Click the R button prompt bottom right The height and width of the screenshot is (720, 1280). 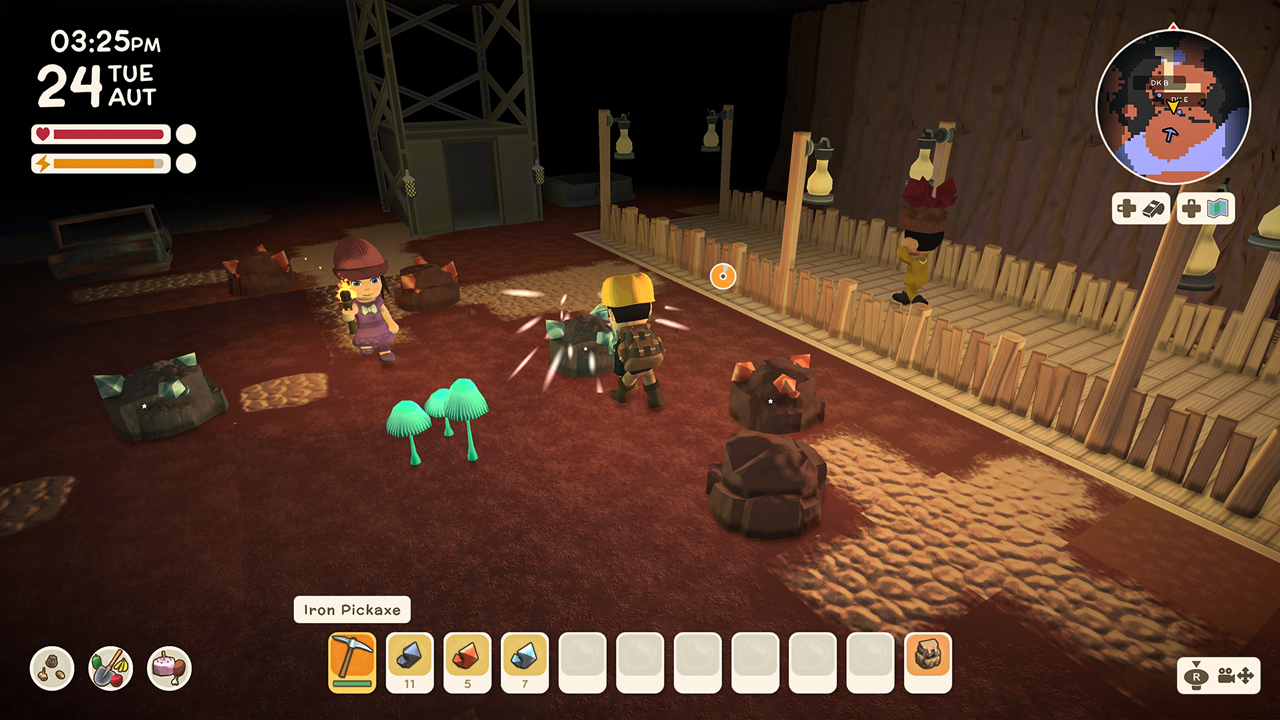coord(1197,677)
